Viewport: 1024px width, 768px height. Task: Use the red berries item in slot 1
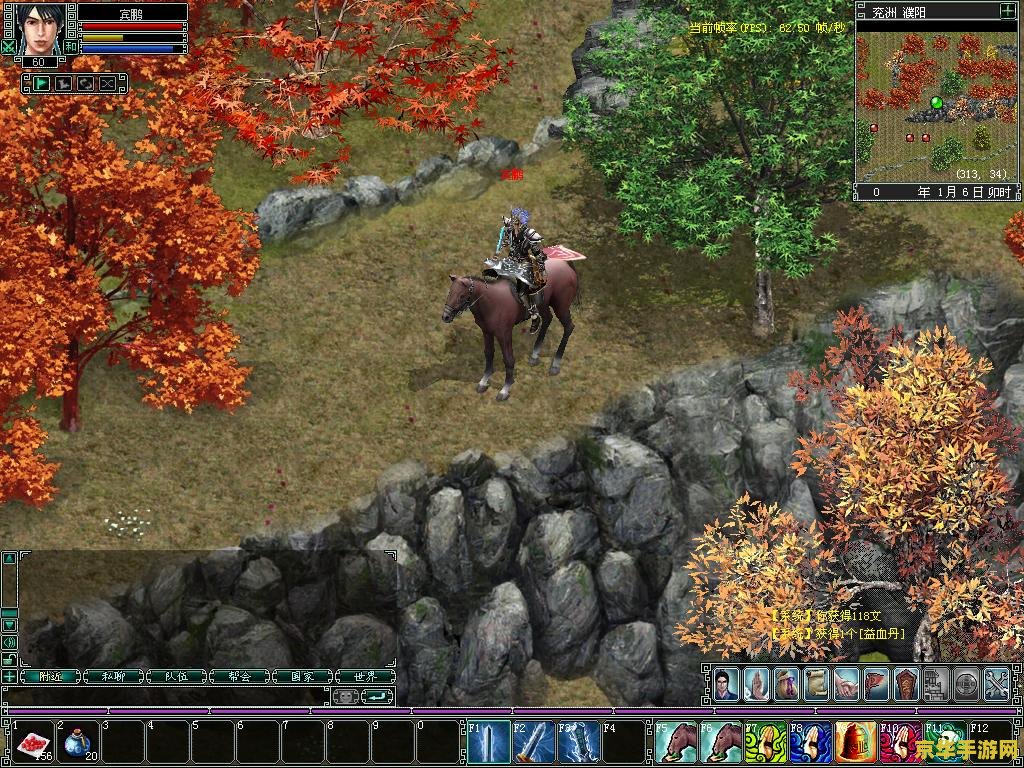[34, 741]
